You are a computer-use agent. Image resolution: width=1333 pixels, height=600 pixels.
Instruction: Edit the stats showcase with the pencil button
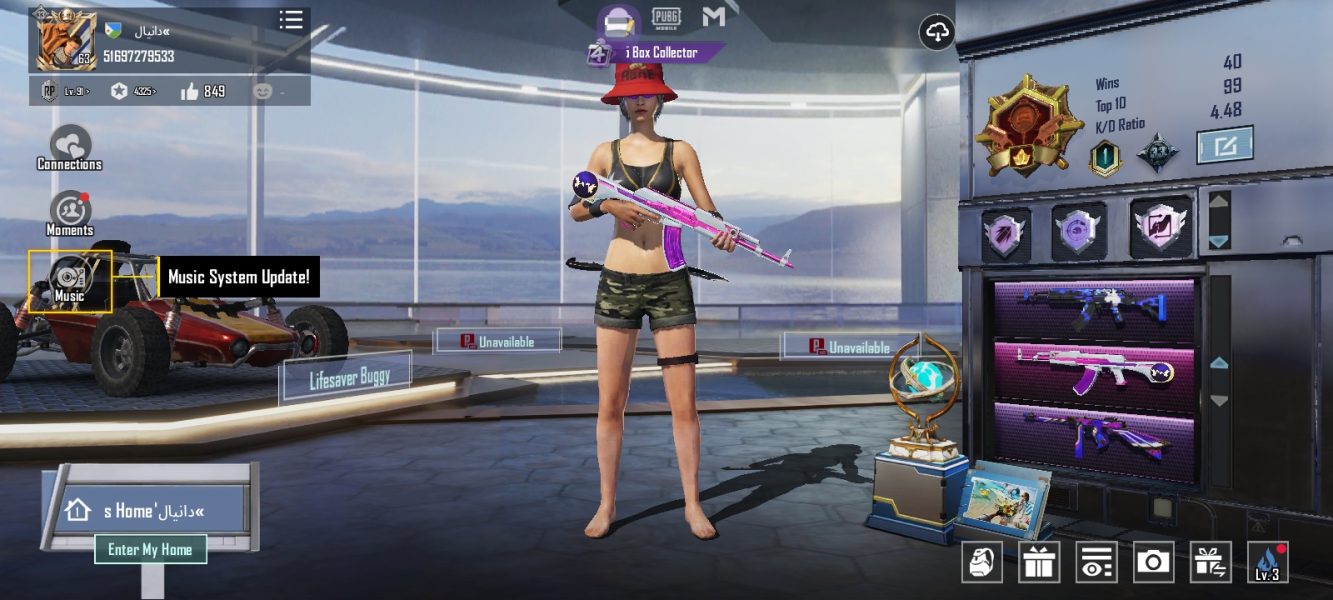[1226, 146]
